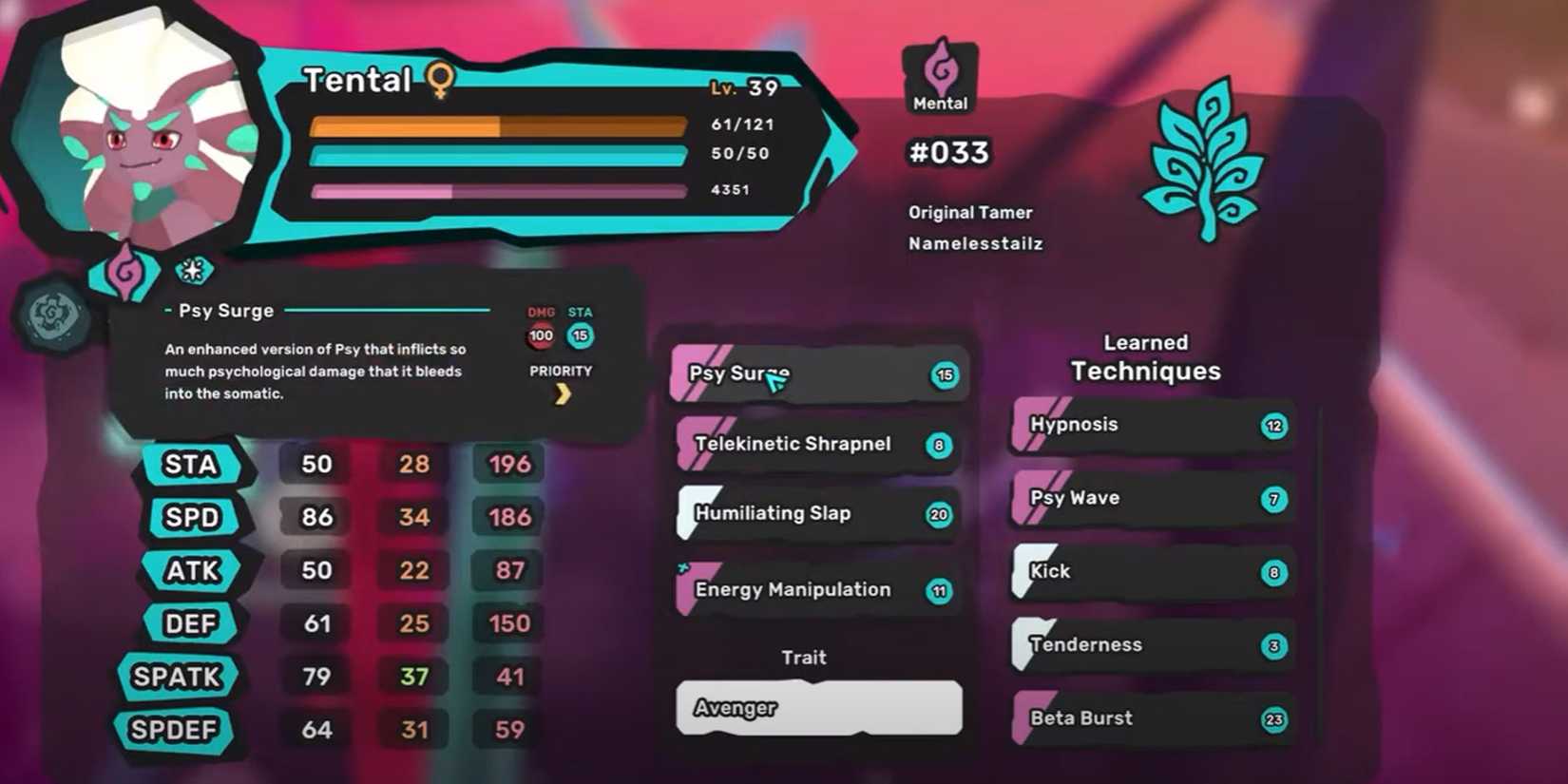Click the dark circular emblem at the left edge
This screenshot has height=784, width=1568.
pyautogui.click(x=54, y=314)
